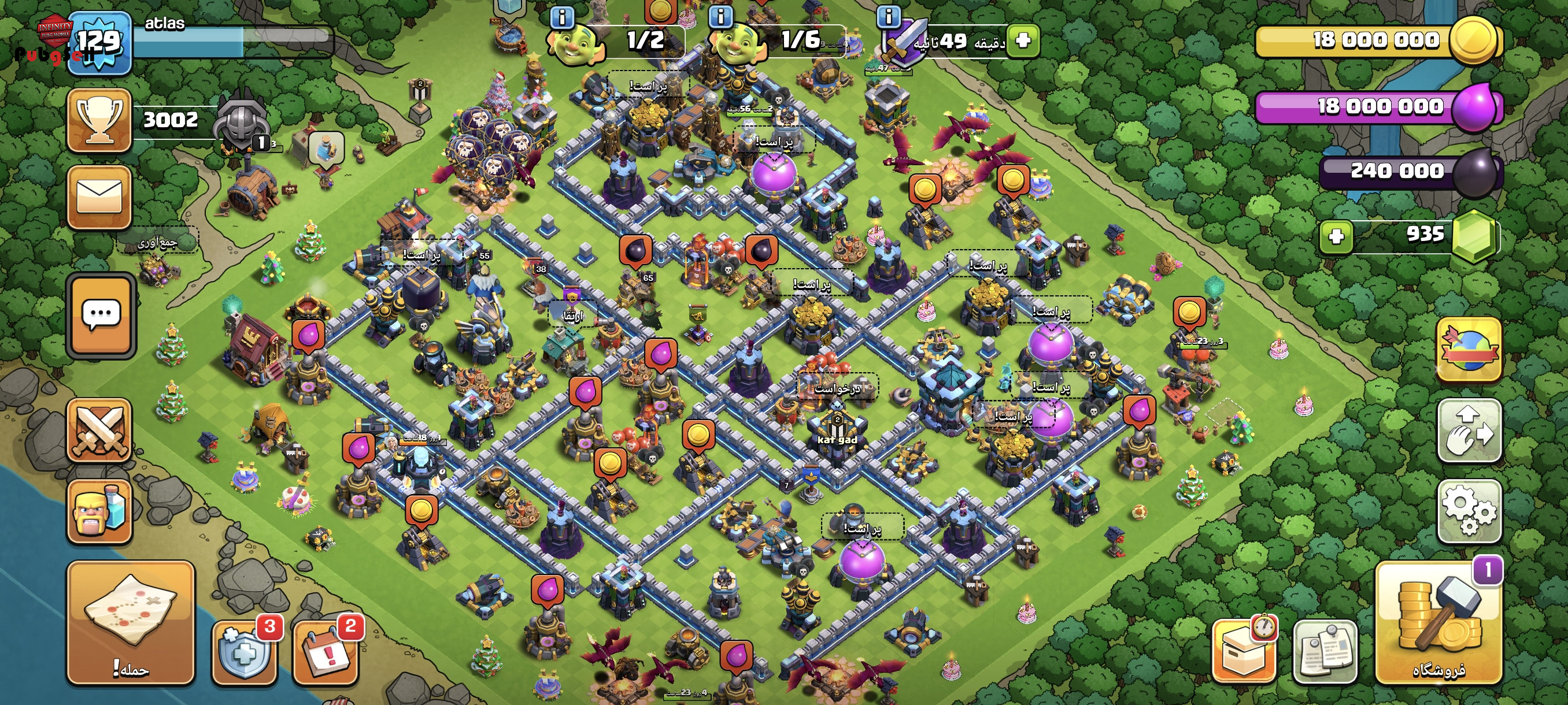The image size is (1568, 705).
Task: View the trophy league button
Action: [99, 120]
